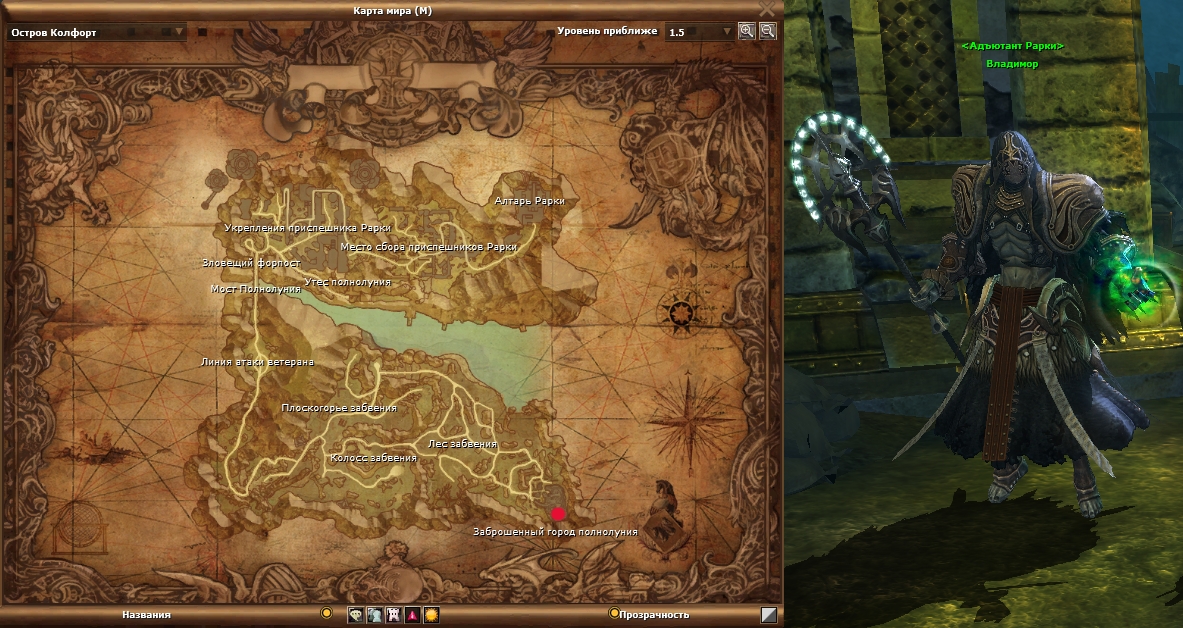Viewport: 1183px width, 628px height.
Task: Click the Алтарь Рарки map label
Action: pyautogui.click(x=529, y=201)
